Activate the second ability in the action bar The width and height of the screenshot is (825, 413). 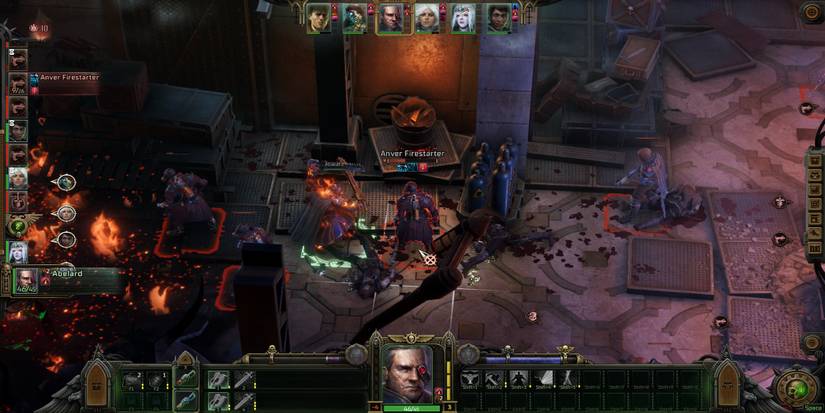(494, 378)
